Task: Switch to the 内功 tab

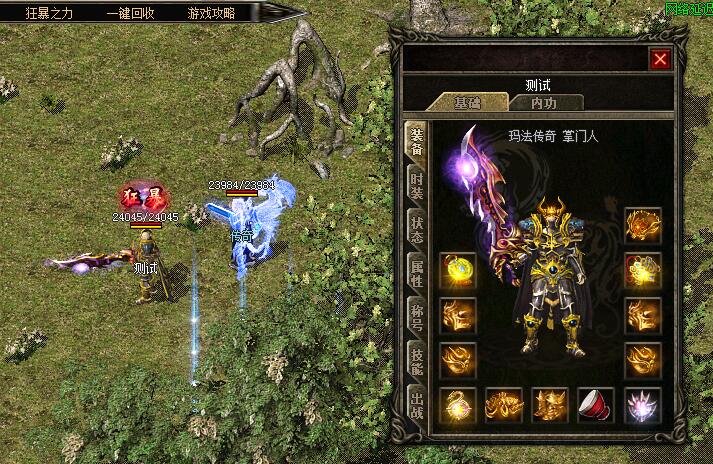Action: [x=543, y=102]
